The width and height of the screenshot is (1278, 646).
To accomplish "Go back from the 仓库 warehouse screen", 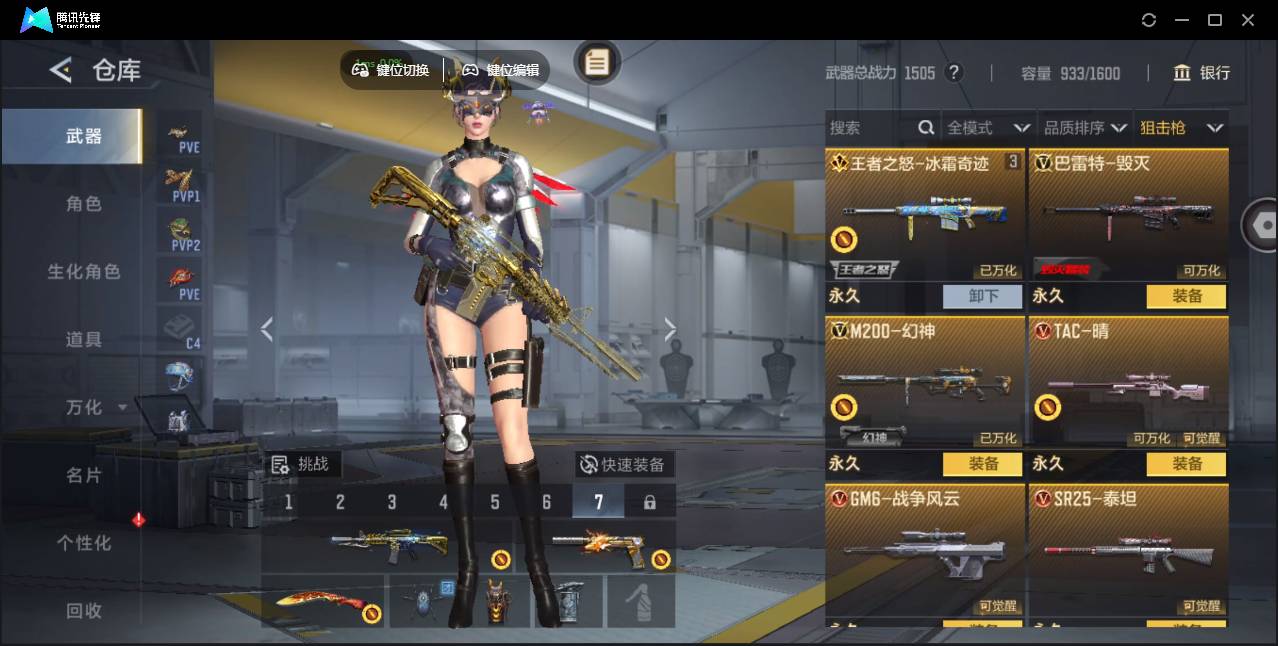I will 61,70.
